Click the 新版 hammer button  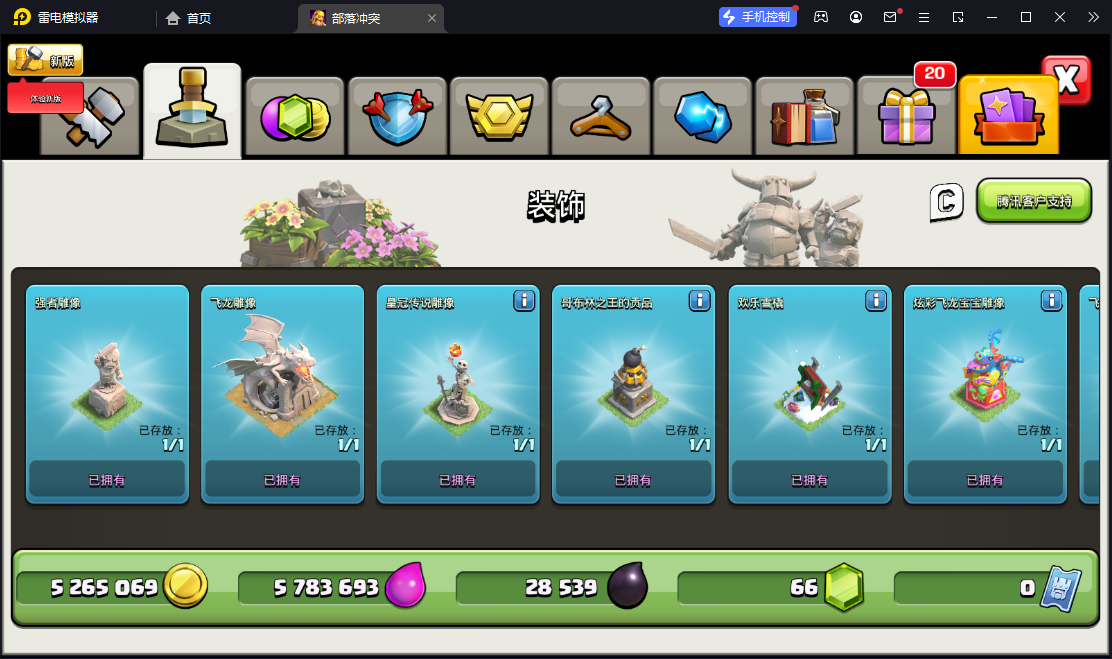[x=46, y=60]
